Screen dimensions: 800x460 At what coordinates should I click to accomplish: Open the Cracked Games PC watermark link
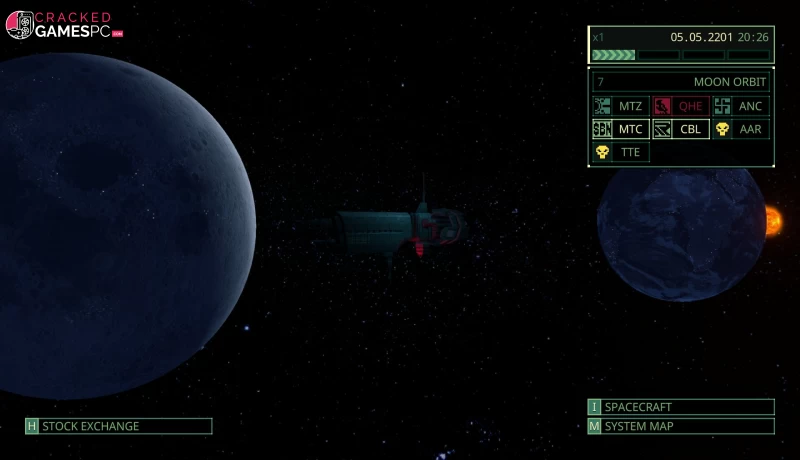64,25
